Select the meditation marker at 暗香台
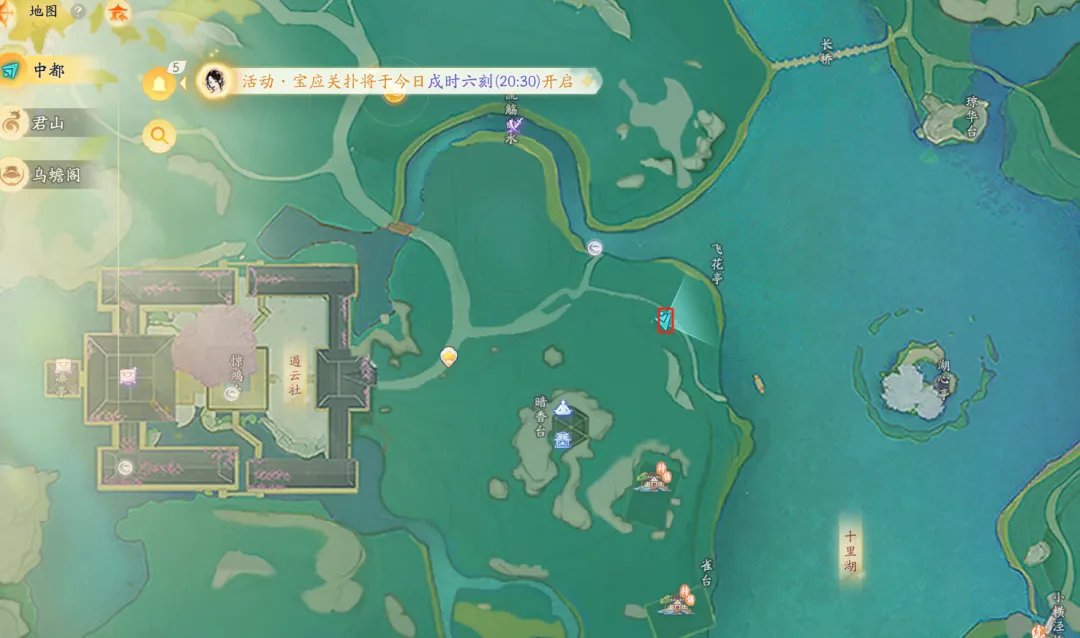 pyautogui.click(x=564, y=408)
